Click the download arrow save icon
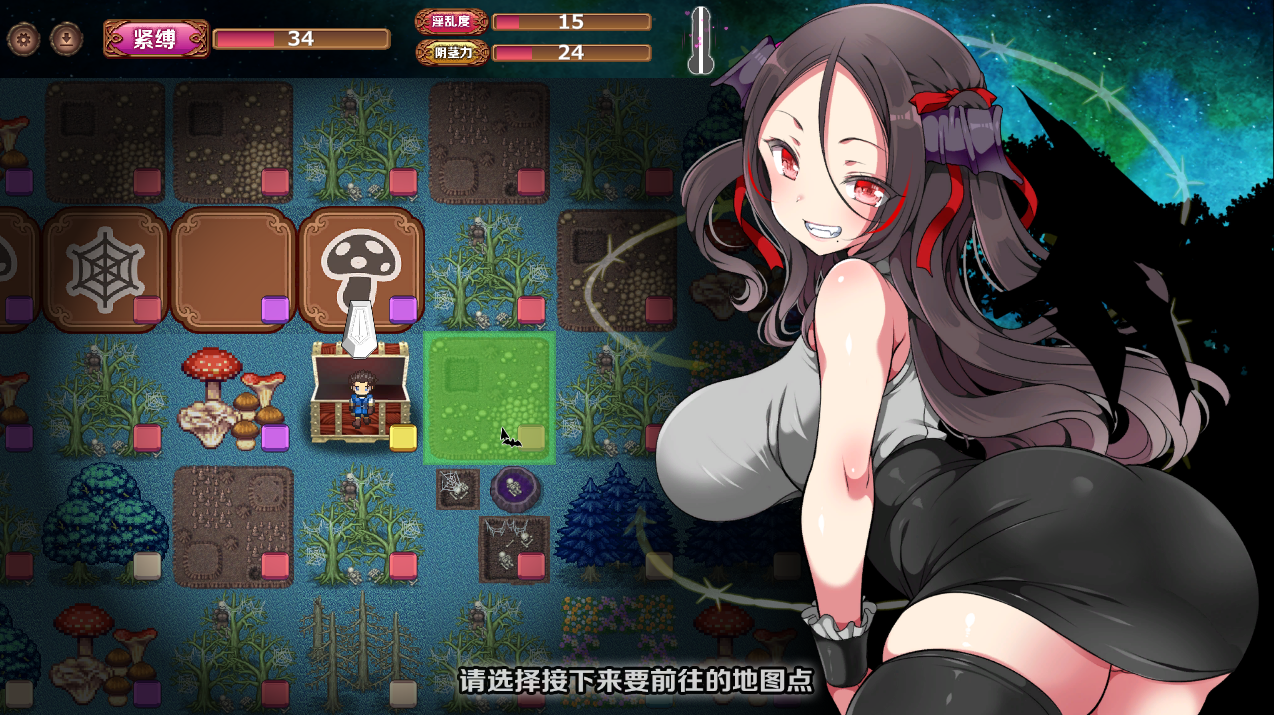The width and height of the screenshot is (1274, 715). coord(66,39)
